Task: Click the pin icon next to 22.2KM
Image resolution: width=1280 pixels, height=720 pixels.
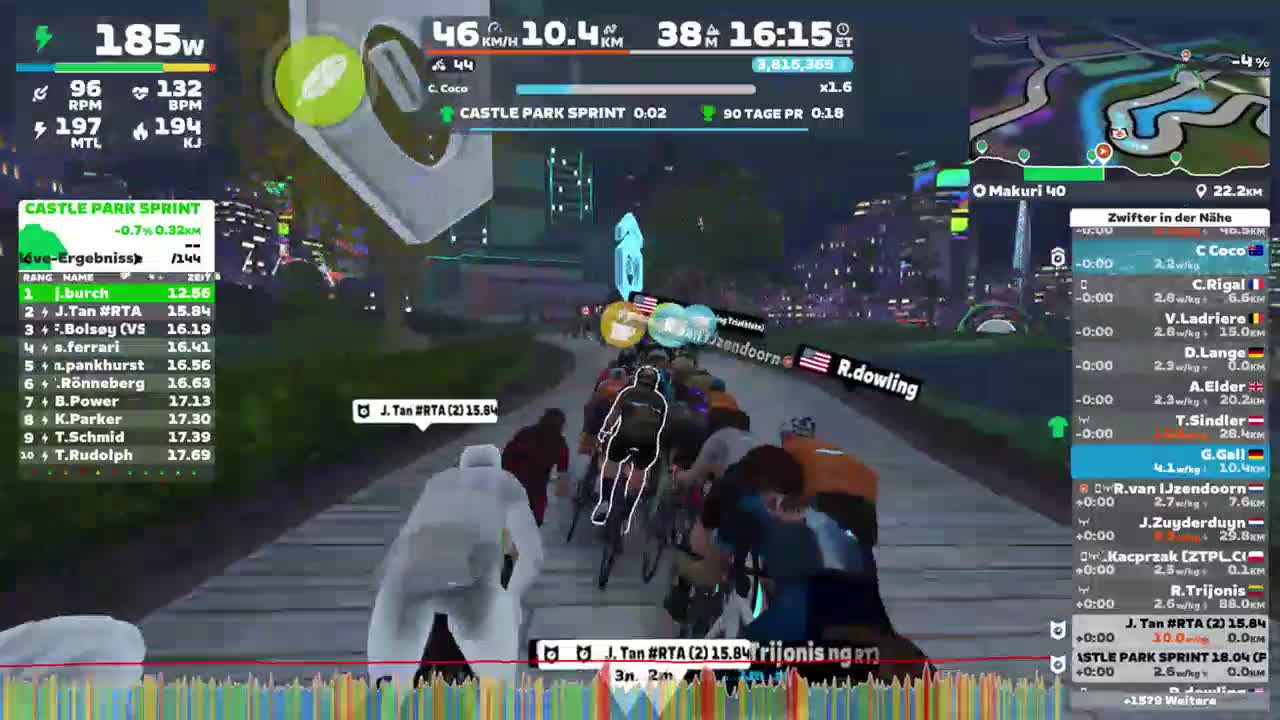Action: click(1198, 190)
